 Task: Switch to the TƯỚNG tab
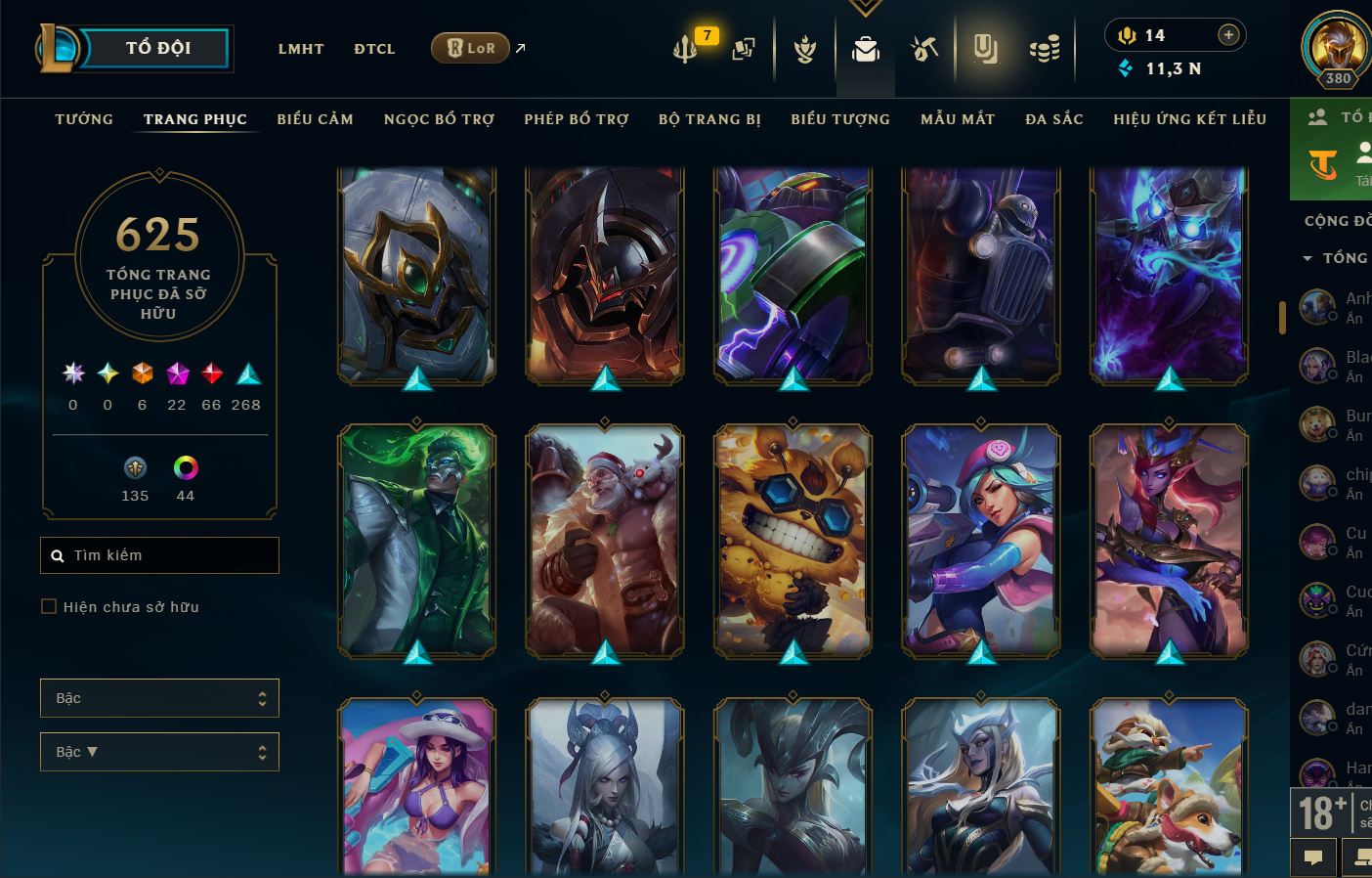tap(84, 119)
